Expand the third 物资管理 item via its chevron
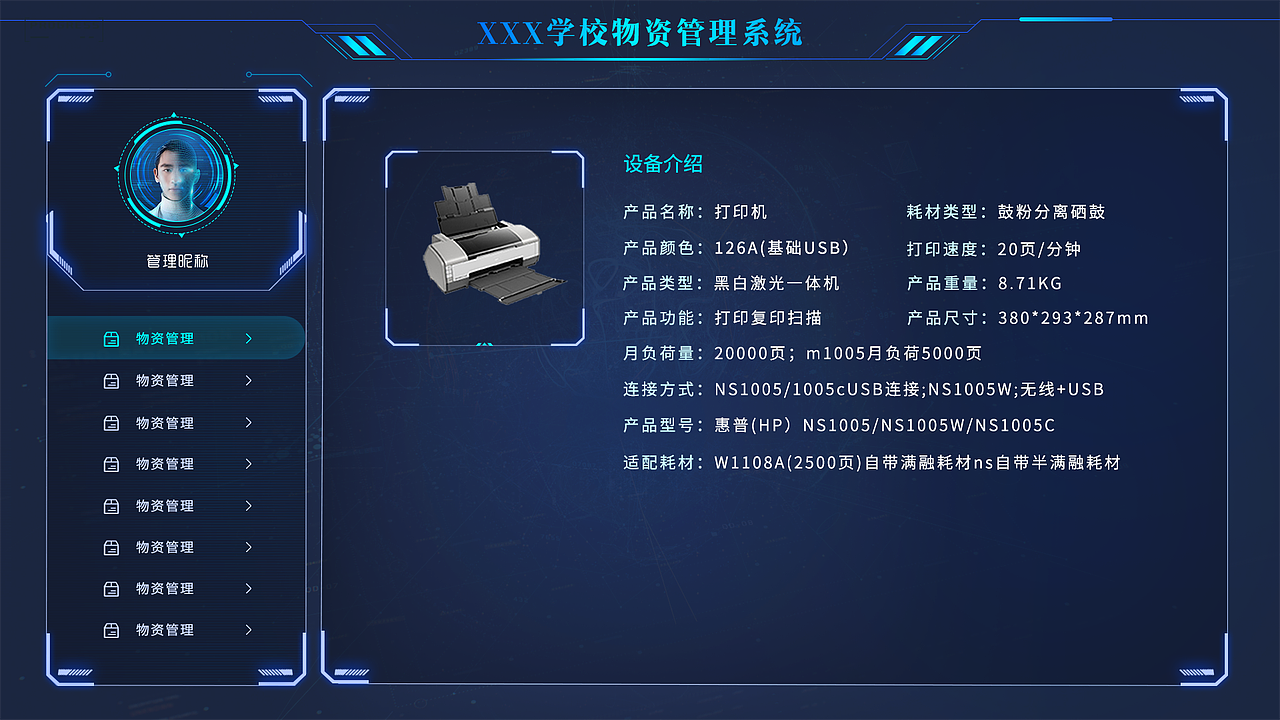The height and width of the screenshot is (720, 1280). (x=249, y=422)
